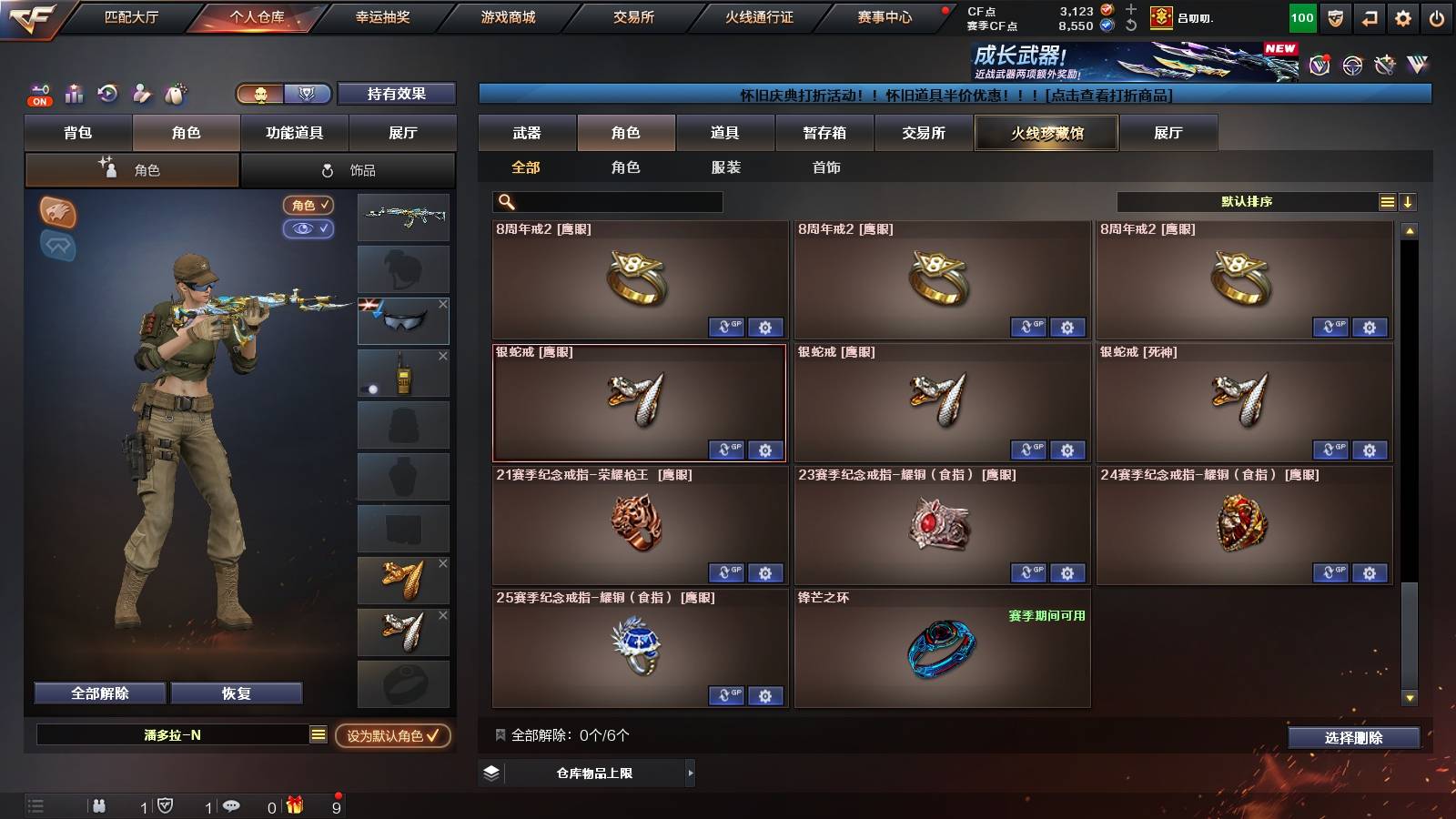This screenshot has width=1456, height=819.
Task: Click the pet egg icon above the backpack tabs
Action: pyautogui.click(x=177, y=94)
